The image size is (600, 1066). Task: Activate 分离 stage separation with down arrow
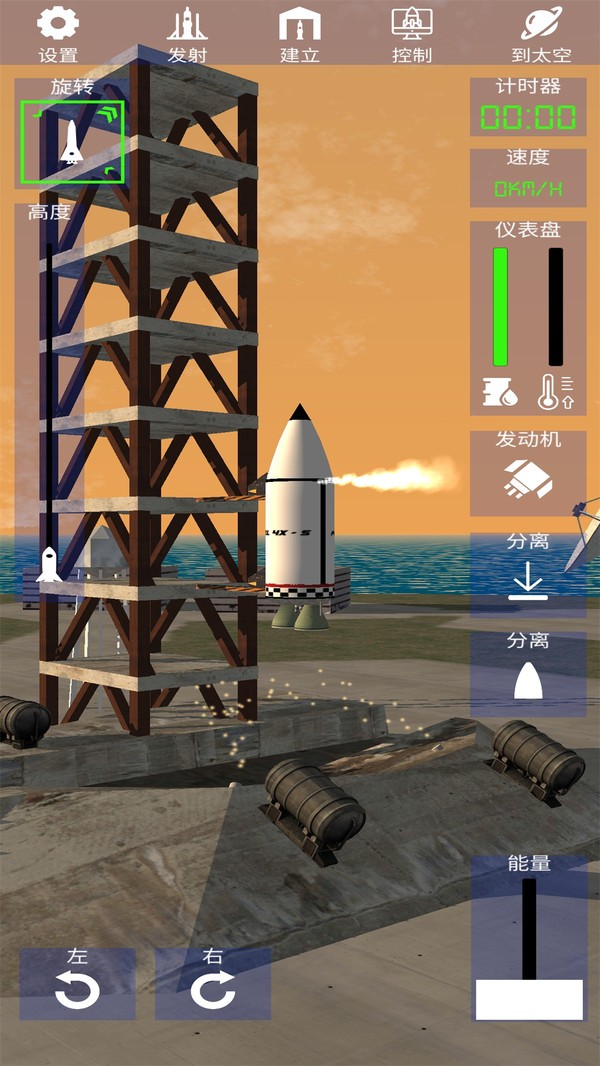pyautogui.click(x=528, y=575)
